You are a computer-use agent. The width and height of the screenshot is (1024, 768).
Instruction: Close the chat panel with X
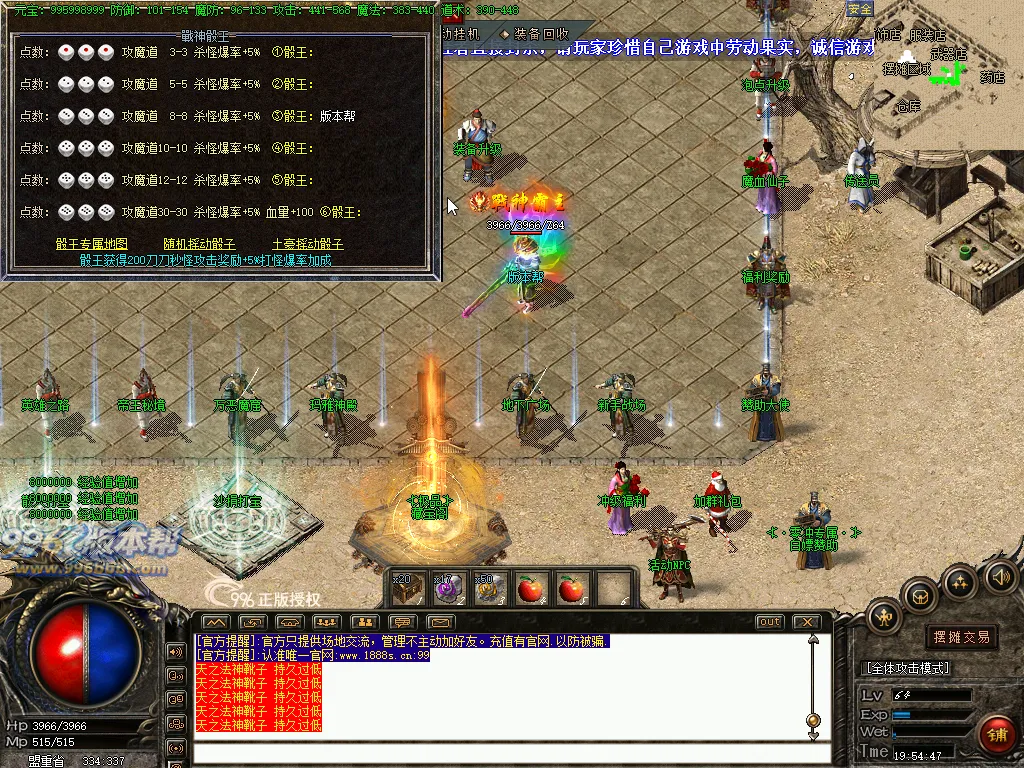coord(806,622)
